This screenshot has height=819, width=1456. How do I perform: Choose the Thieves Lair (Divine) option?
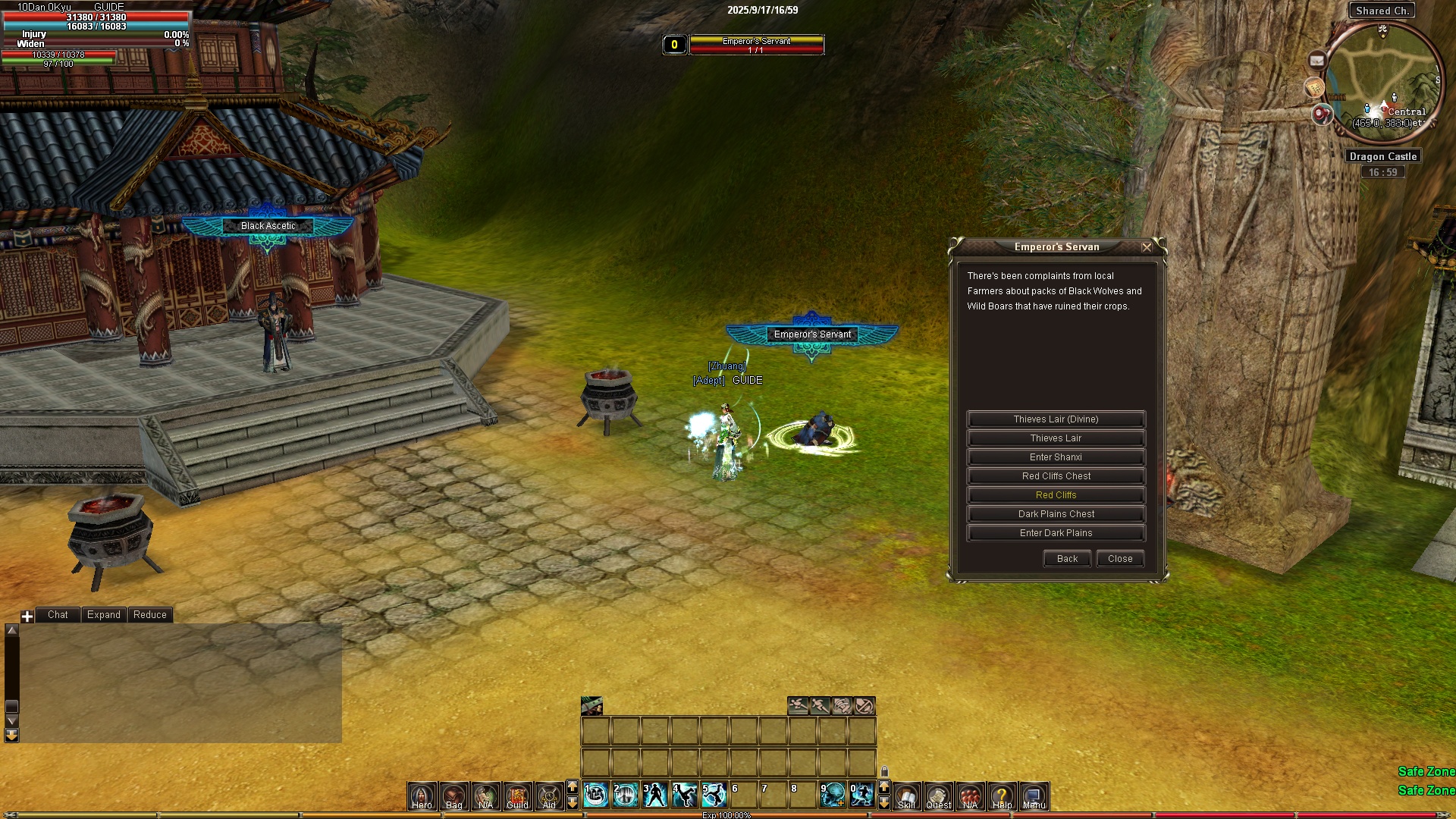click(1056, 419)
